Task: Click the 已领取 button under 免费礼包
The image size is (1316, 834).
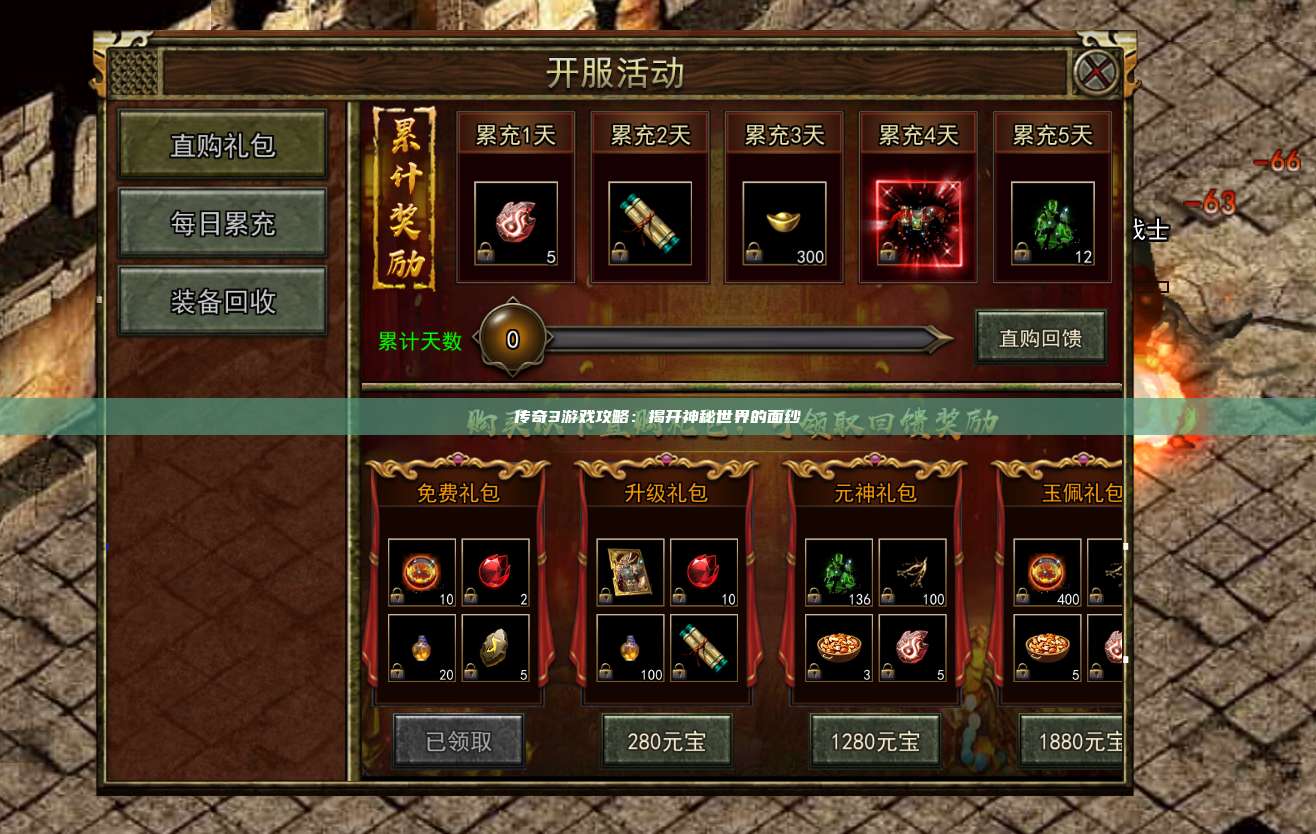Action: (458, 741)
